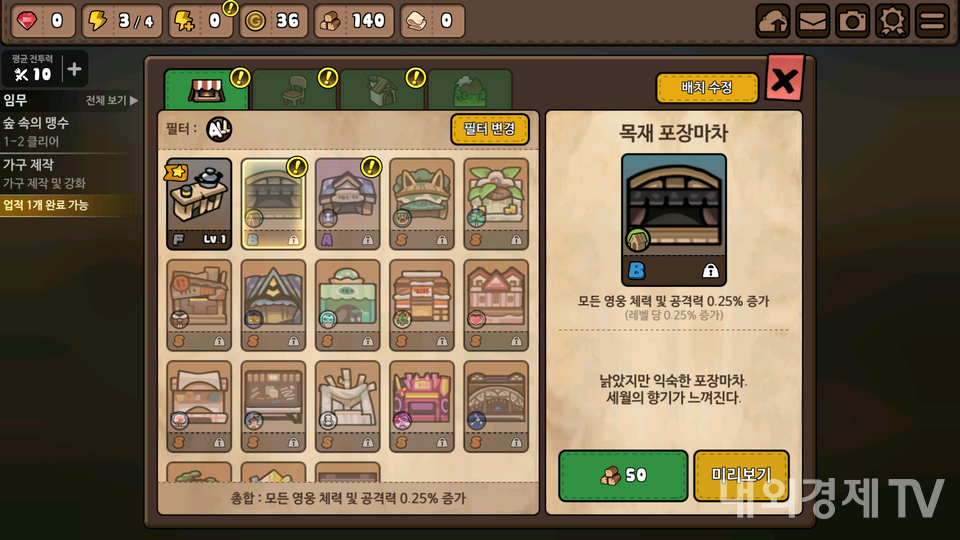The width and height of the screenshot is (960, 540).
Task: Close the furniture shop panel
Action: (x=784, y=80)
